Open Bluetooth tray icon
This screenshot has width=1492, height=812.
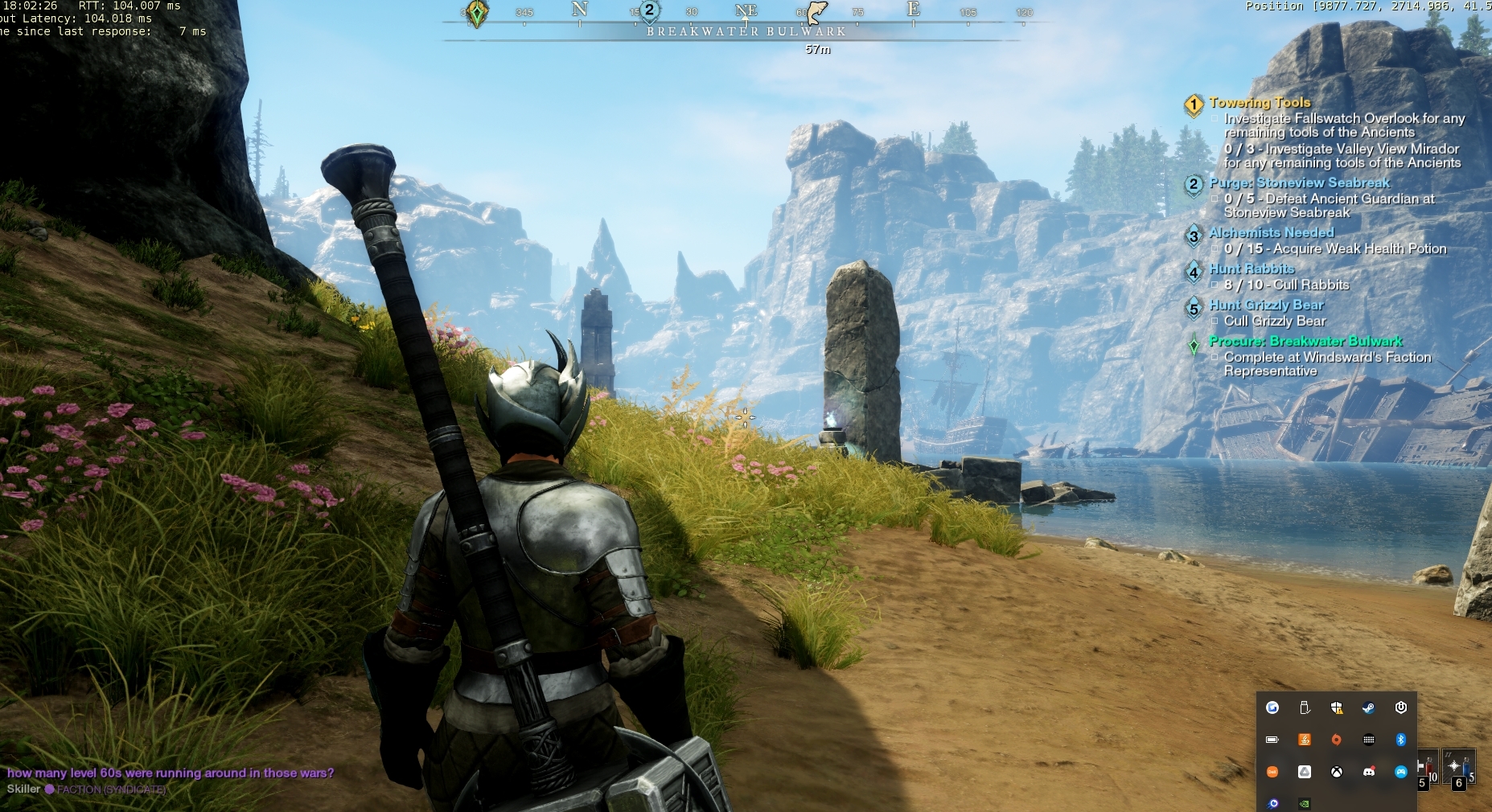coord(1400,740)
